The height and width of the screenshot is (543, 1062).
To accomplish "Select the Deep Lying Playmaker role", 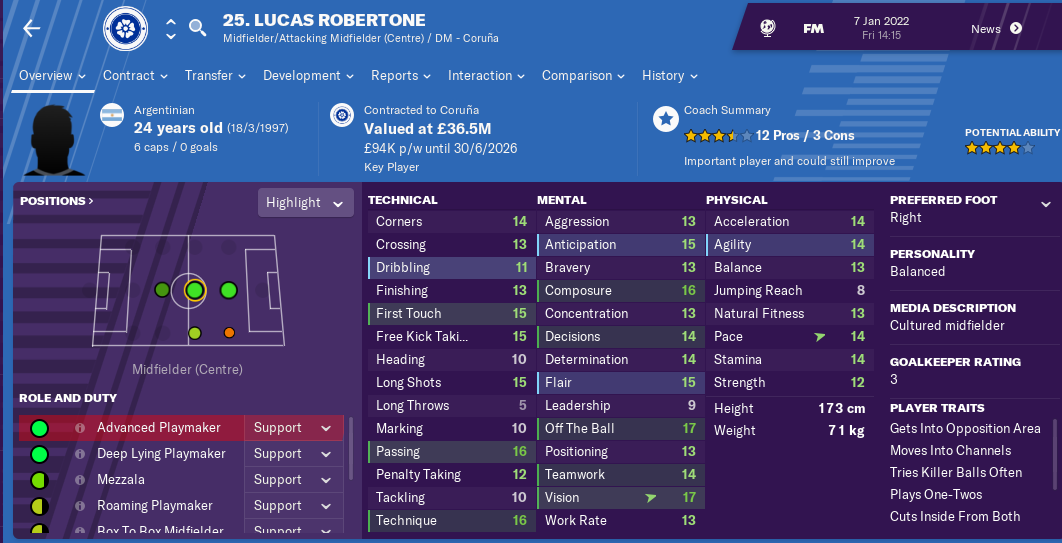I will coord(160,454).
